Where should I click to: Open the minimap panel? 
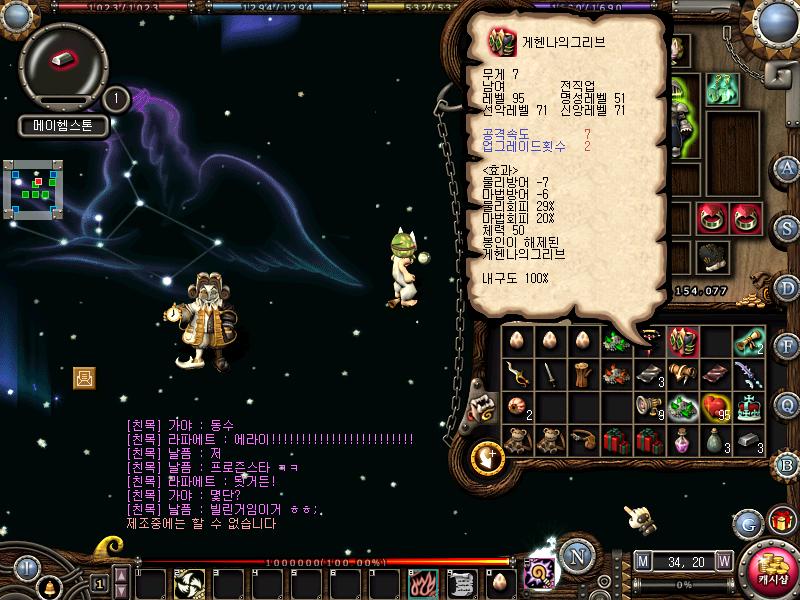[x=38, y=186]
